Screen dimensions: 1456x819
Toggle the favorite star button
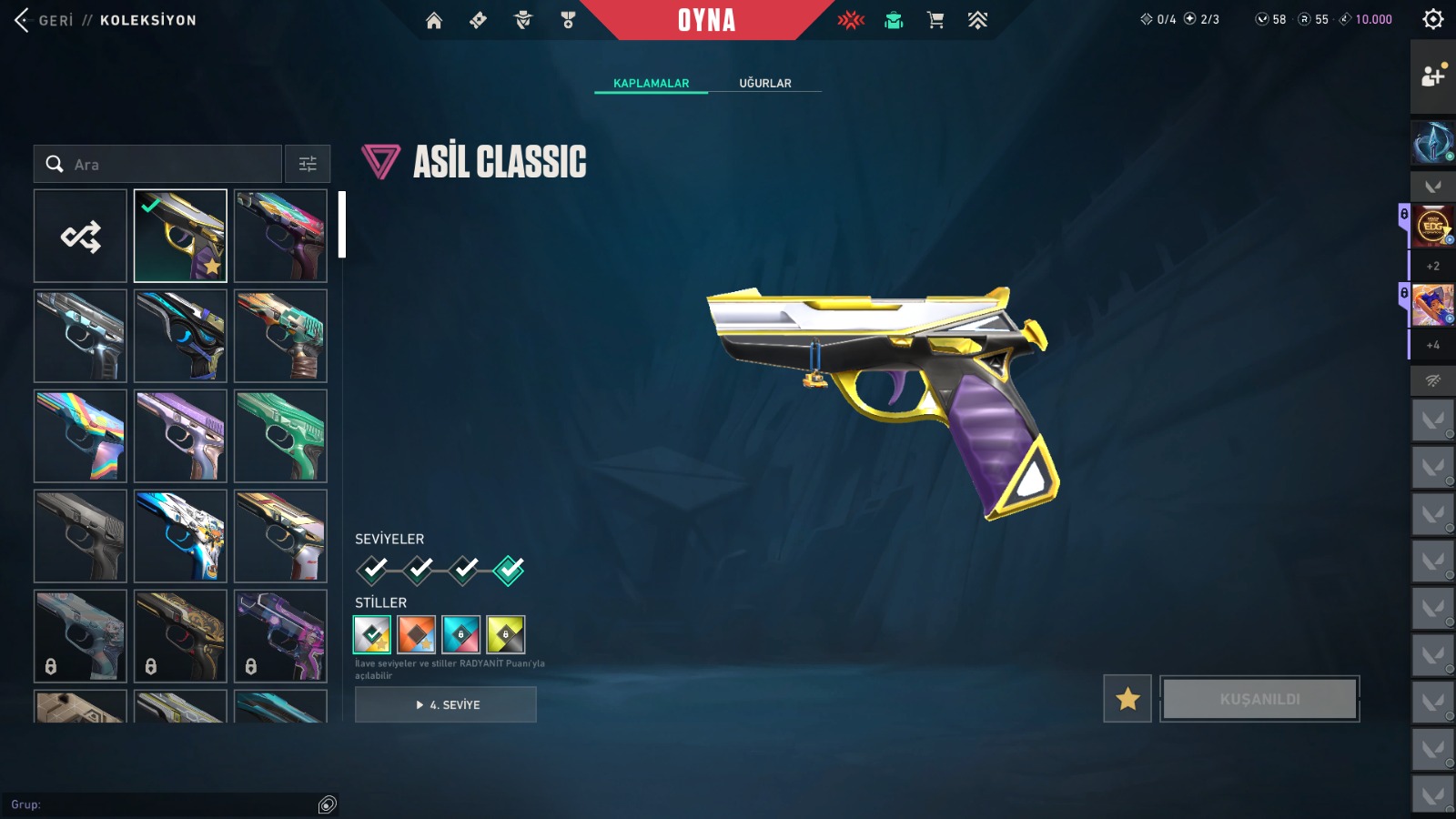[1127, 699]
